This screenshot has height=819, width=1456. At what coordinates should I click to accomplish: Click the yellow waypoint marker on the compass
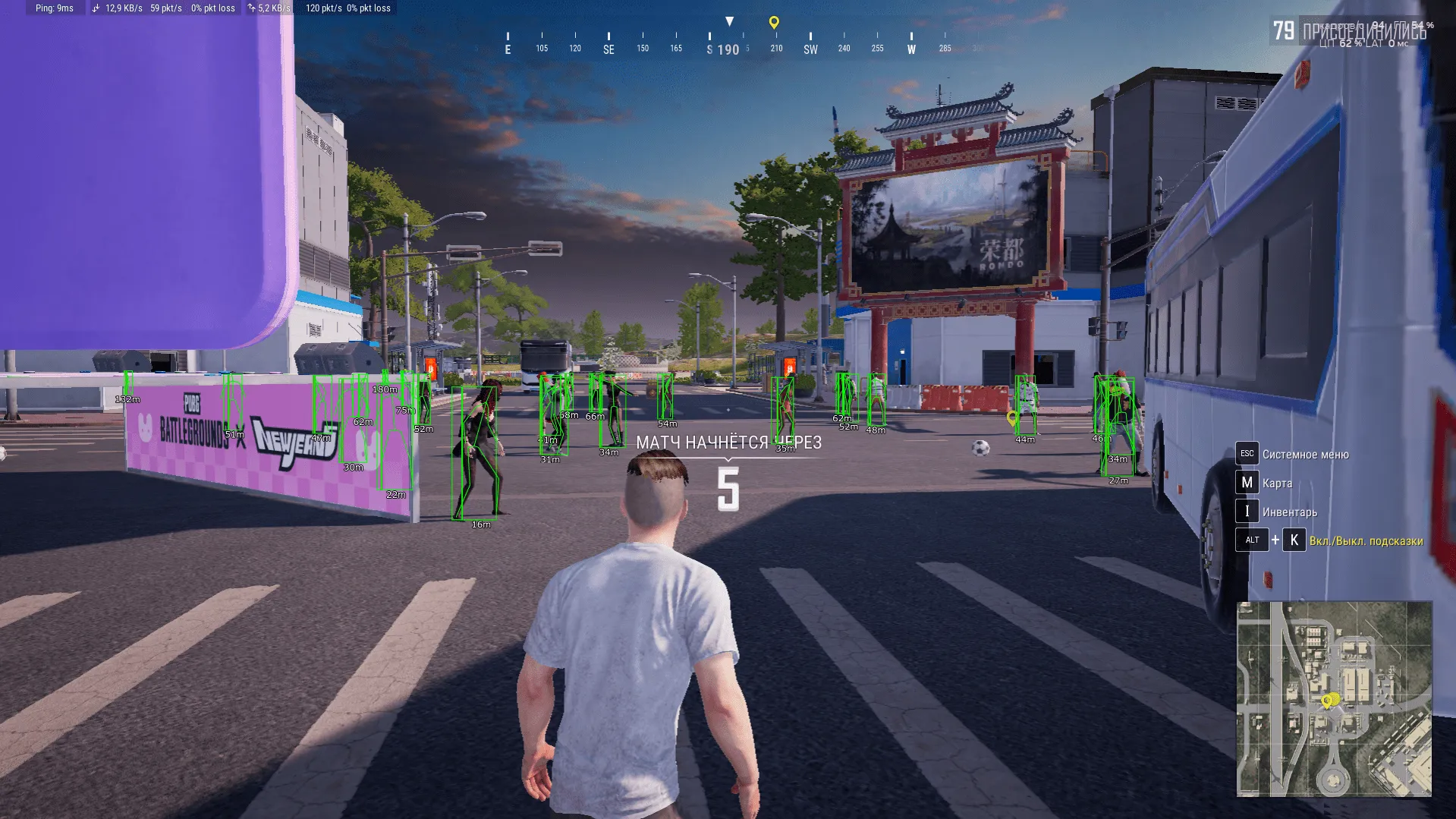point(774,22)
